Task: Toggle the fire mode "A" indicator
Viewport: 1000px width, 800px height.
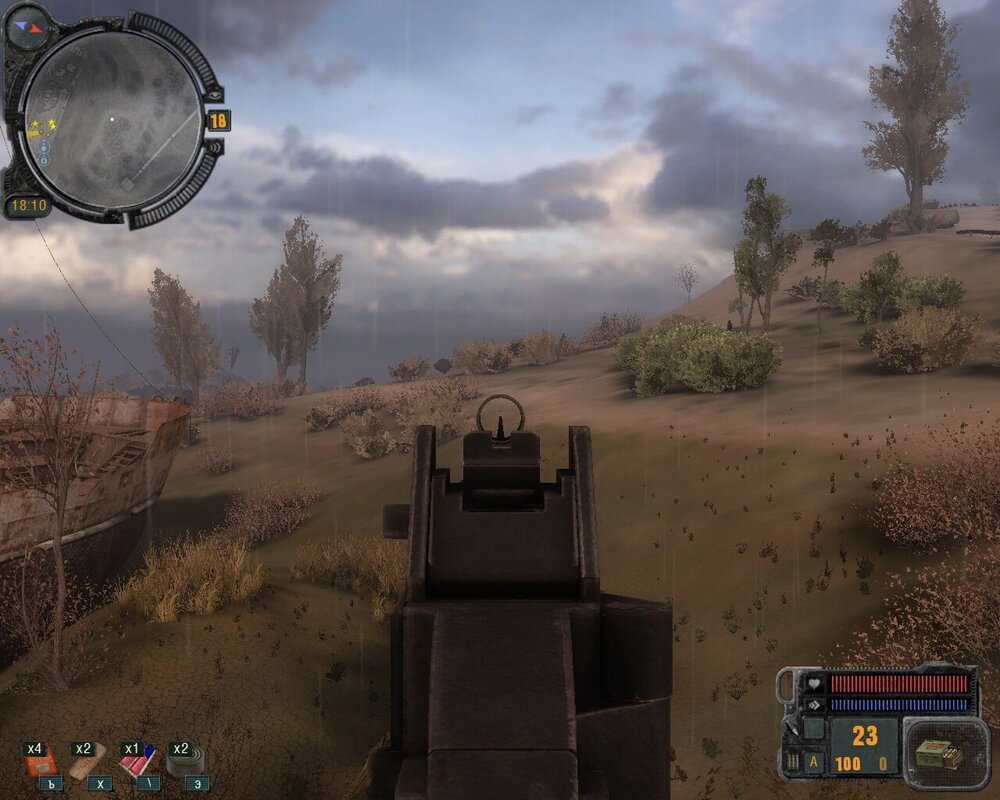Action: tap(814, 760)
